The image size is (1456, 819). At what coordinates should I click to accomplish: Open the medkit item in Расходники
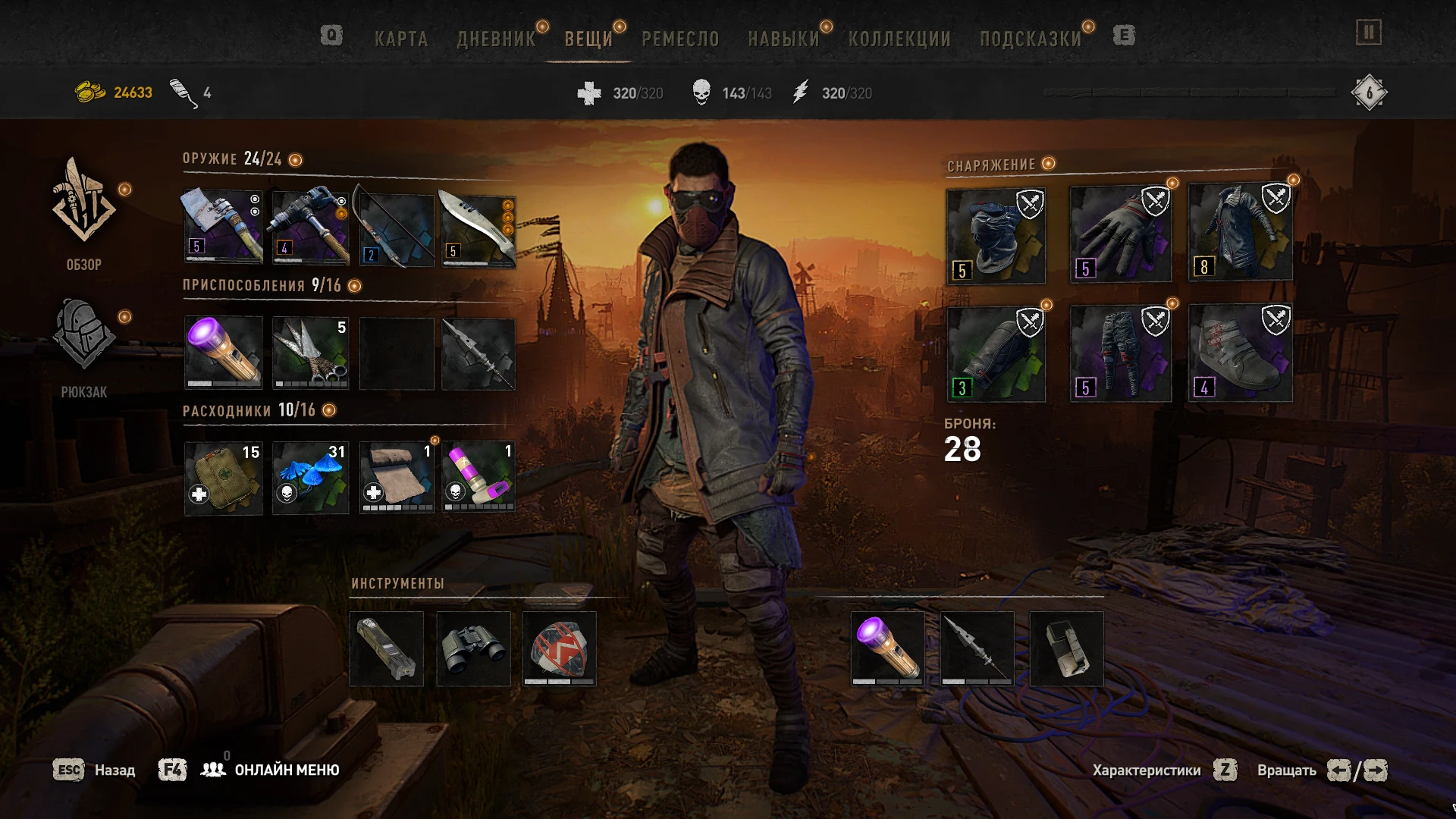pos(223,477)
